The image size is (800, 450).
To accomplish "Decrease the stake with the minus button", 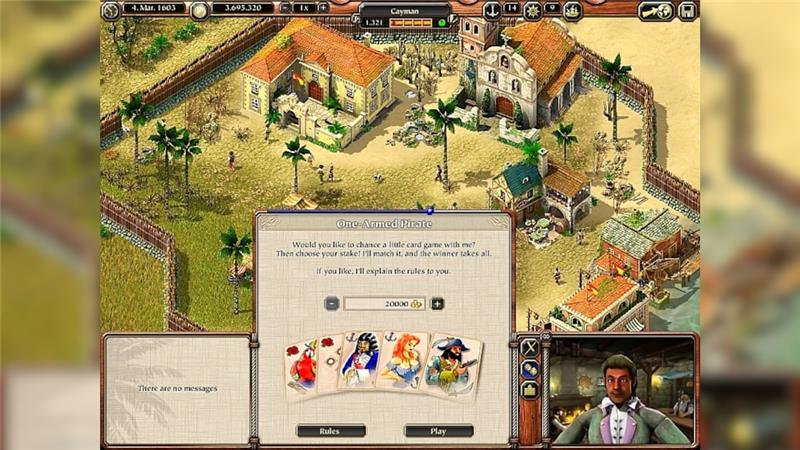I will 331,304.
